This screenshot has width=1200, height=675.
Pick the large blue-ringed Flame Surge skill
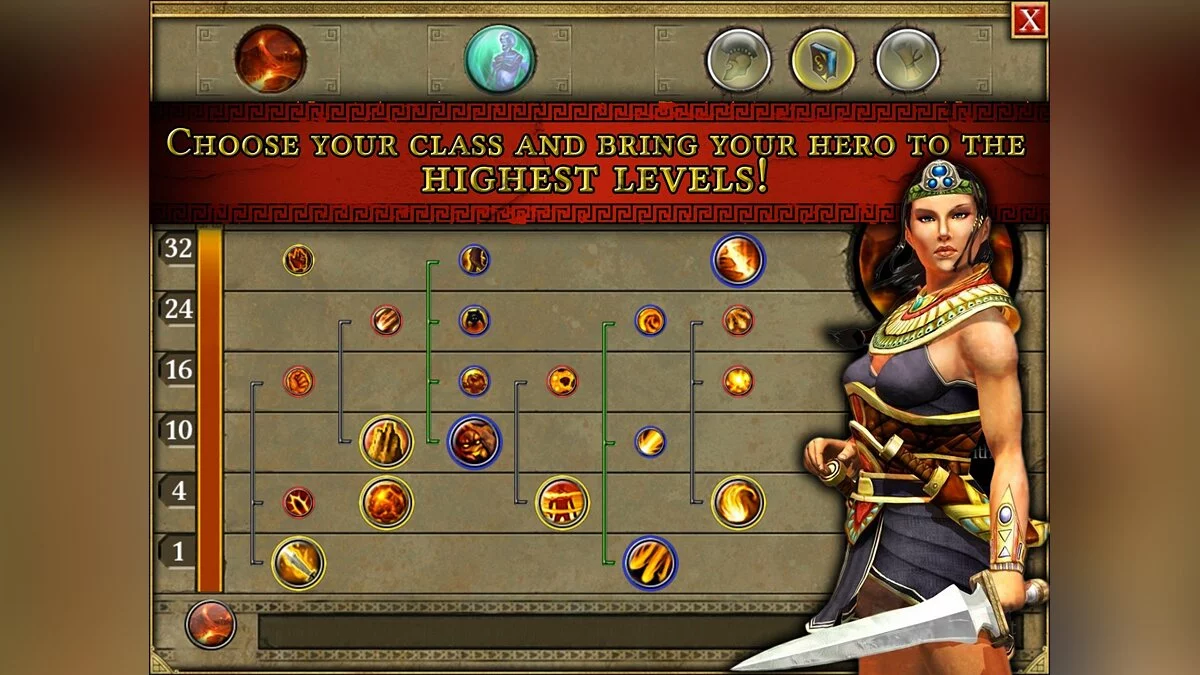[650, 563]
